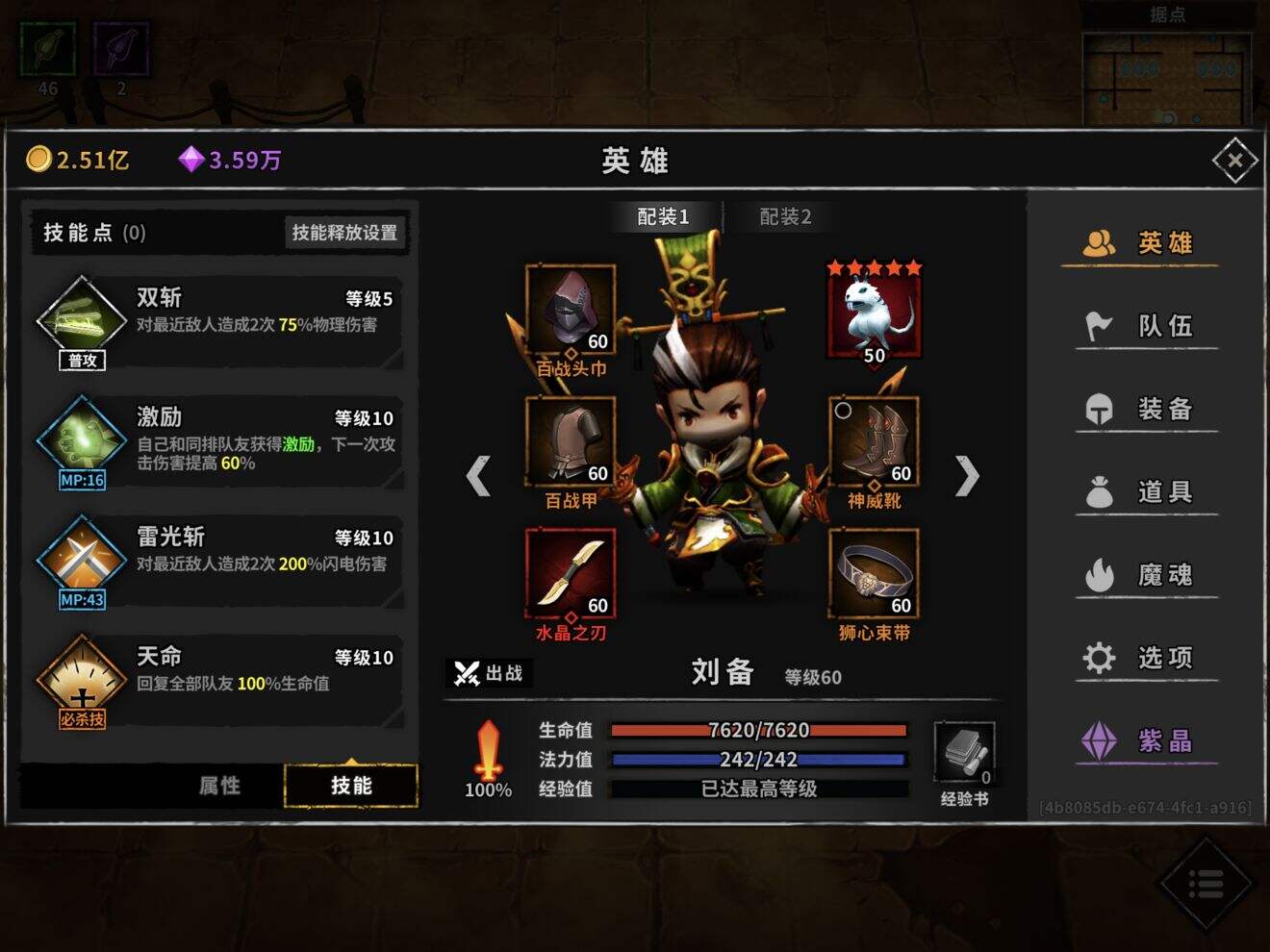Select the 双斩 skill icon
This screenshot has width=1270, height=952.
pos(80,317)
